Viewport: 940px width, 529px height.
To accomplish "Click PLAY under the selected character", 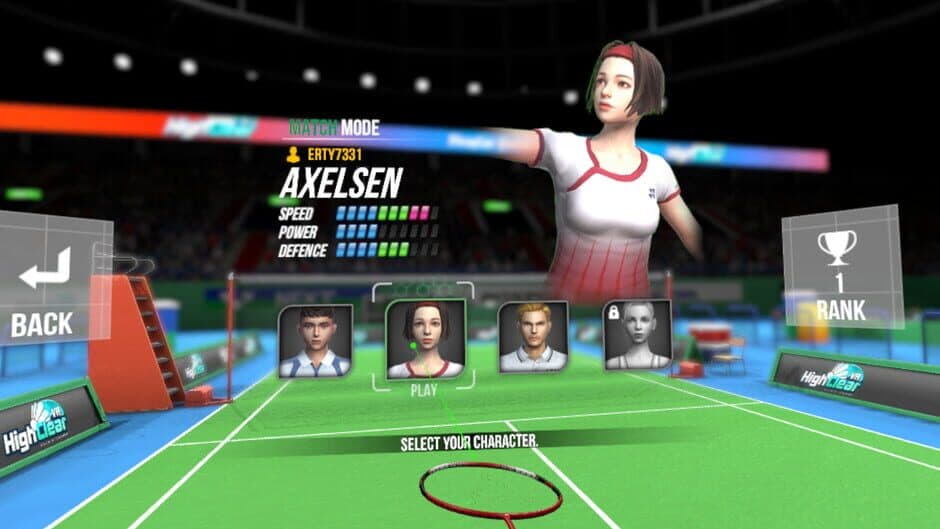I will 426,391.
